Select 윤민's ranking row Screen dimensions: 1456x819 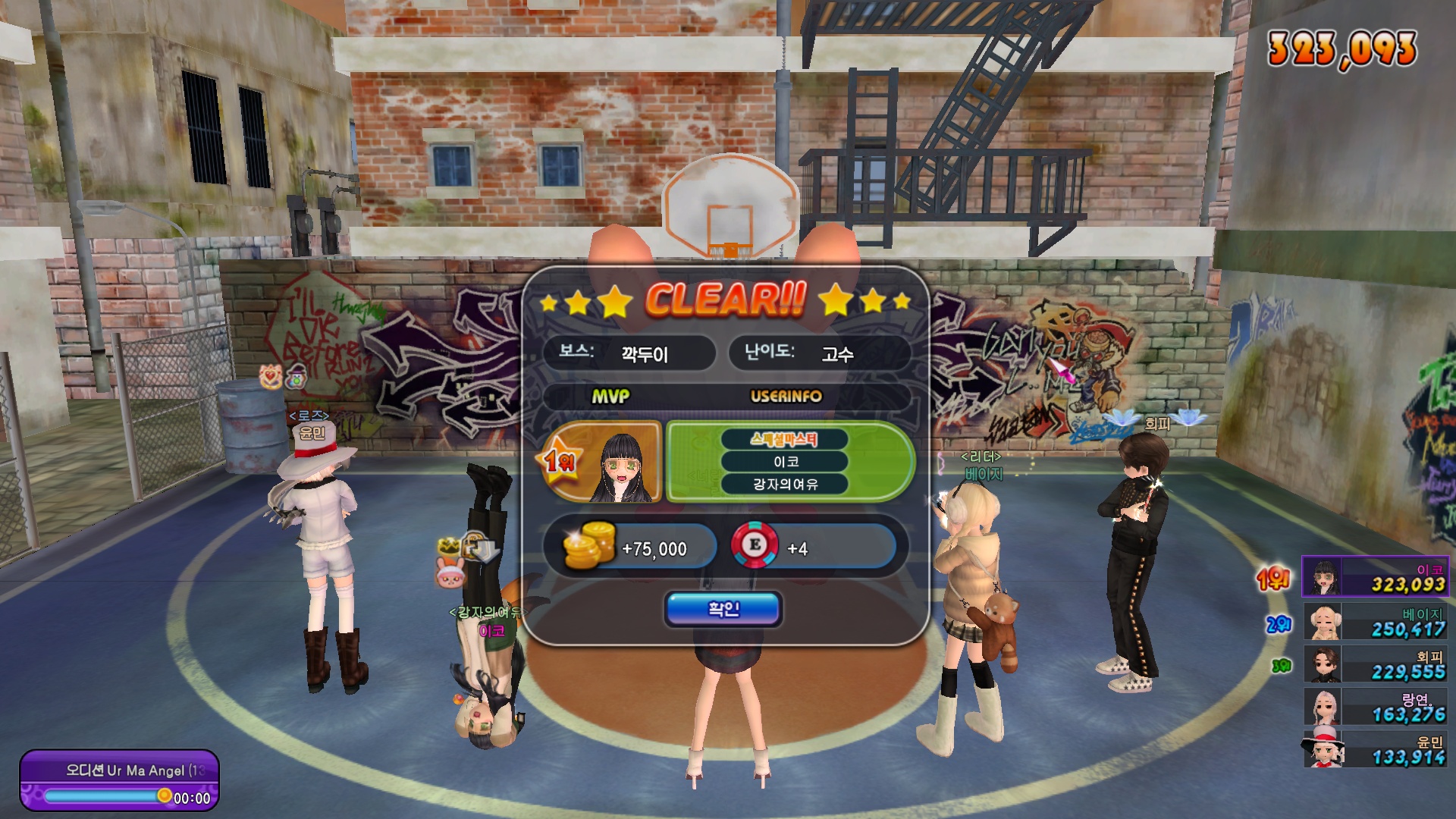(x=1374, y=748)
